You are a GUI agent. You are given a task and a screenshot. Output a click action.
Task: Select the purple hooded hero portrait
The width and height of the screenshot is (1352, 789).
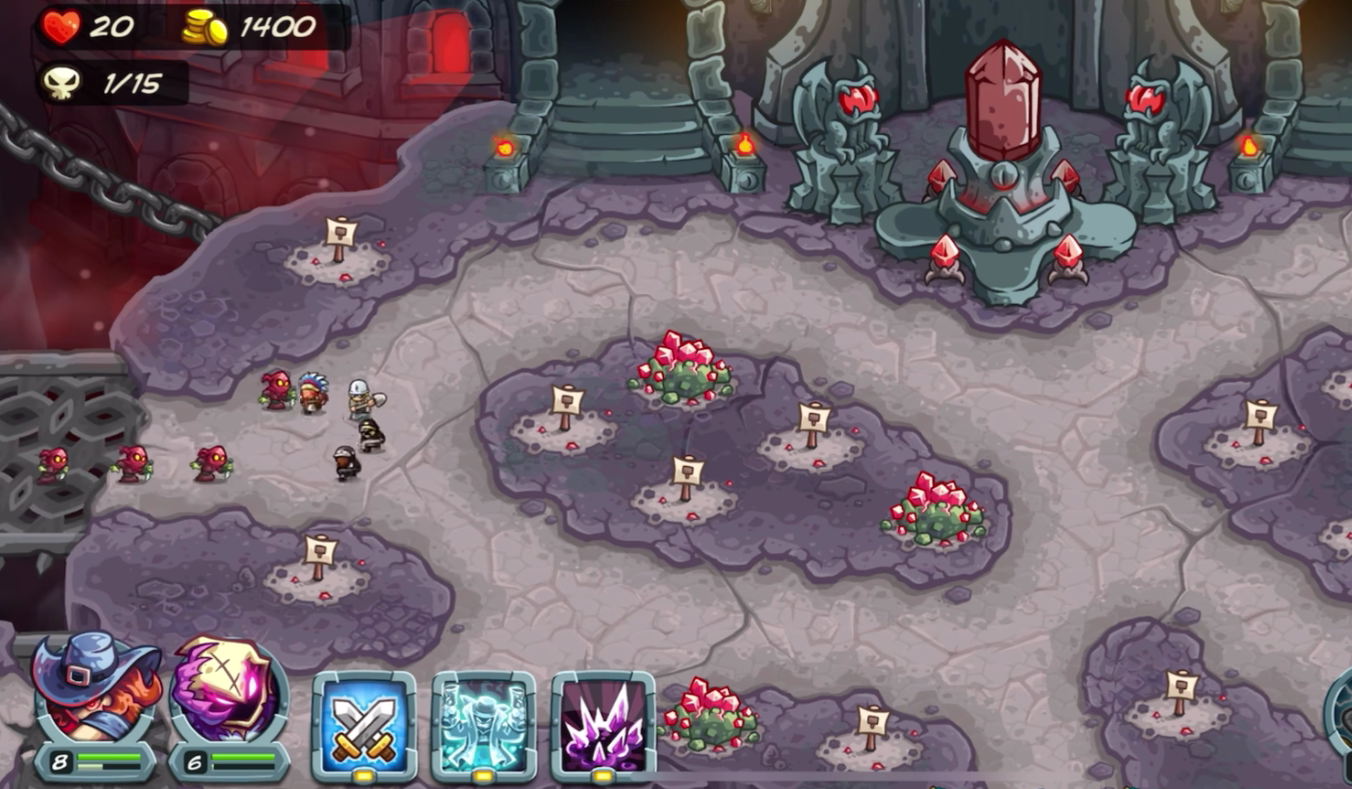229,692
